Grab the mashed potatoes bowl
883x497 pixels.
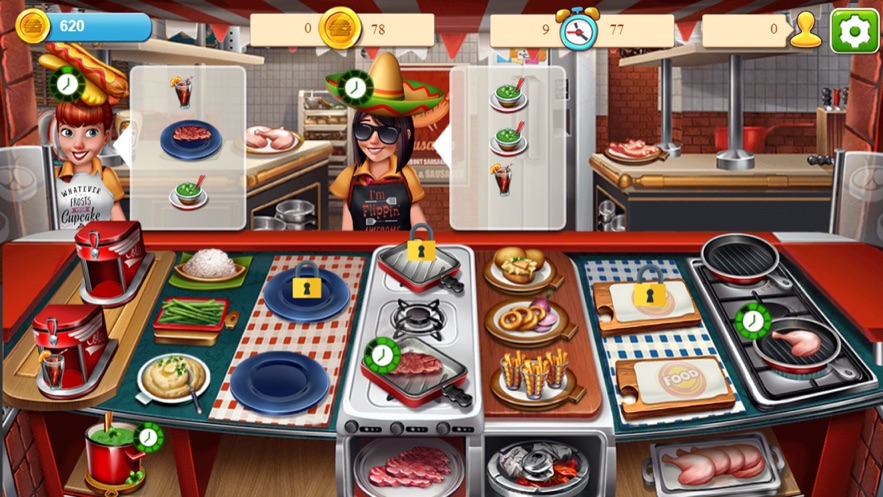point(172,378)
